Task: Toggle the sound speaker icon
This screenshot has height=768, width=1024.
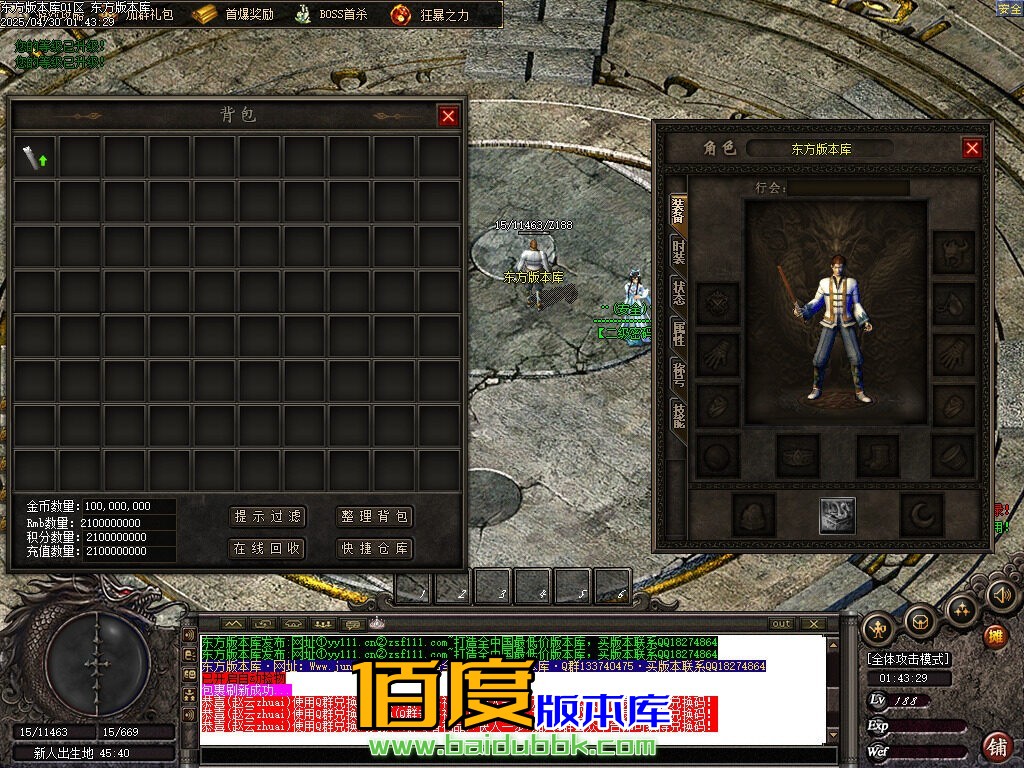Action: point(1001,596)
